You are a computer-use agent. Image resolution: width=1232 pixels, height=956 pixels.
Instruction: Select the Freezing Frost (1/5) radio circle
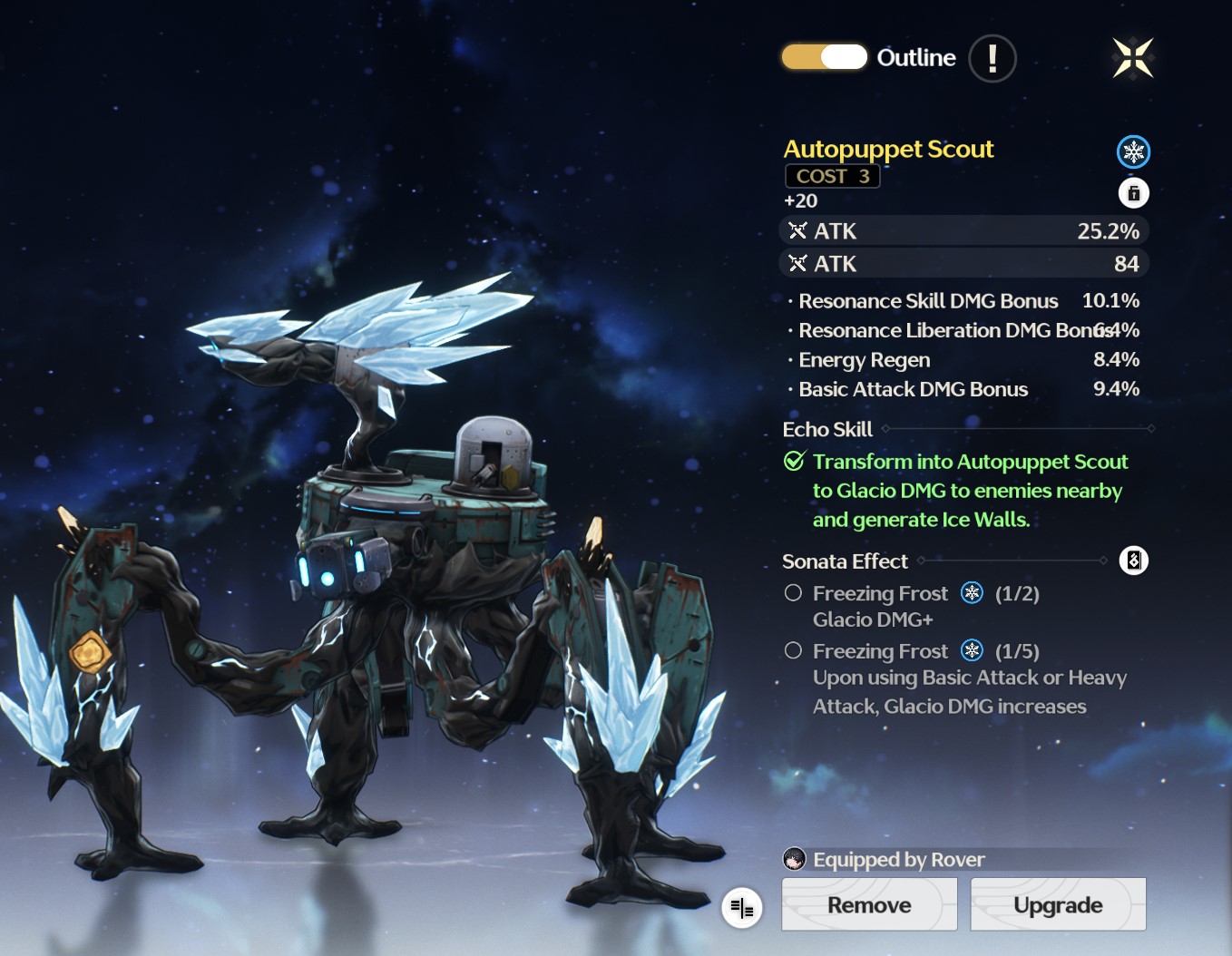[x=792, y=649]
